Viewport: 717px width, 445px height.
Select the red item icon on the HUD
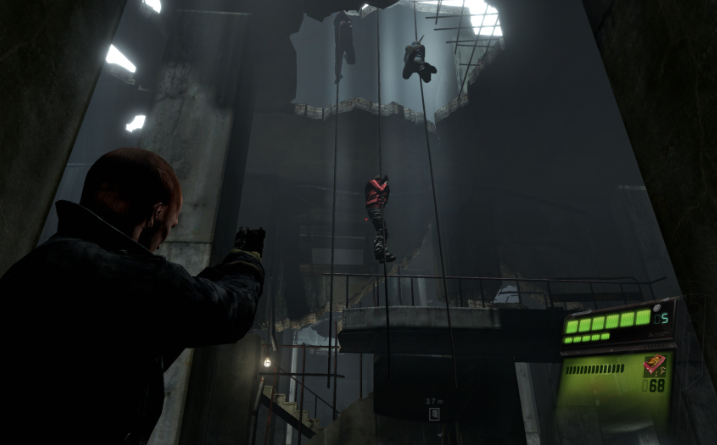click(655, 365)
